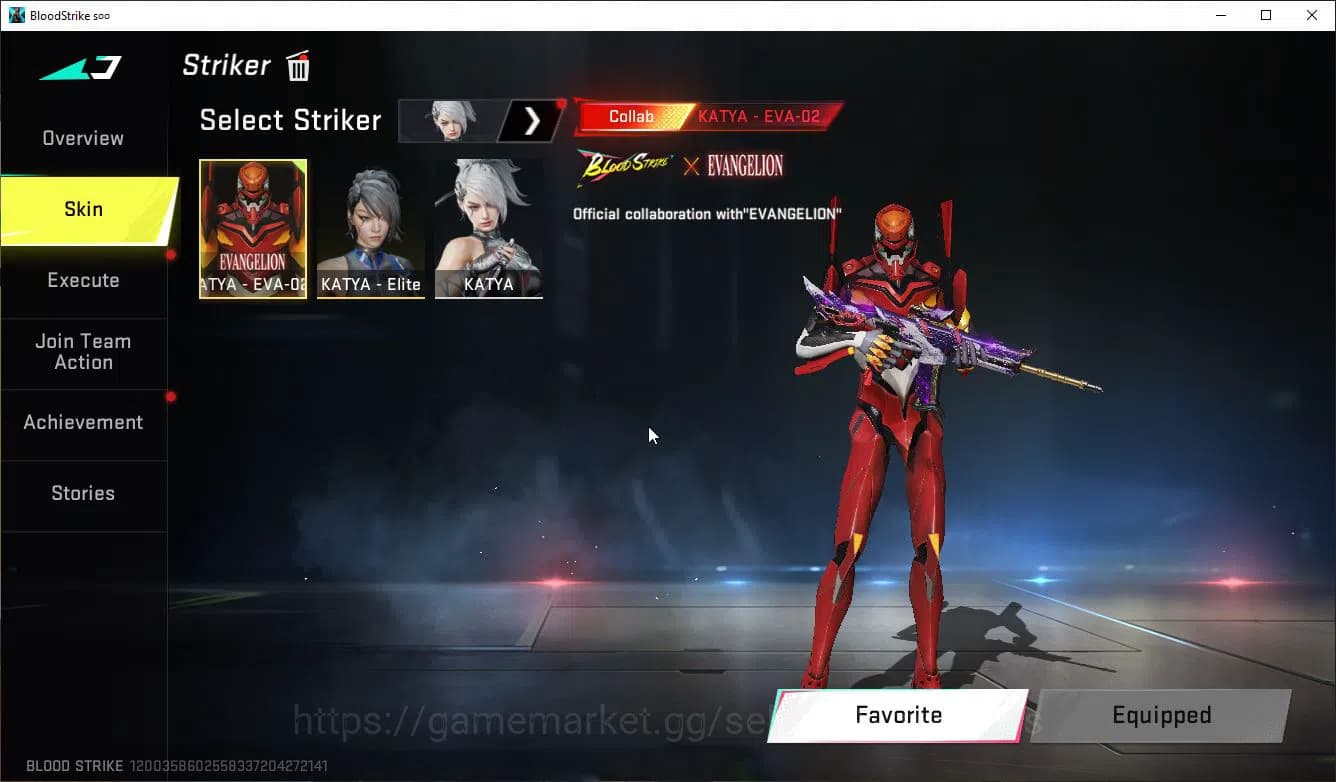Switch to the Overview tab
The height and width of the screenshot is (782, 1336).
pos(82,138)
